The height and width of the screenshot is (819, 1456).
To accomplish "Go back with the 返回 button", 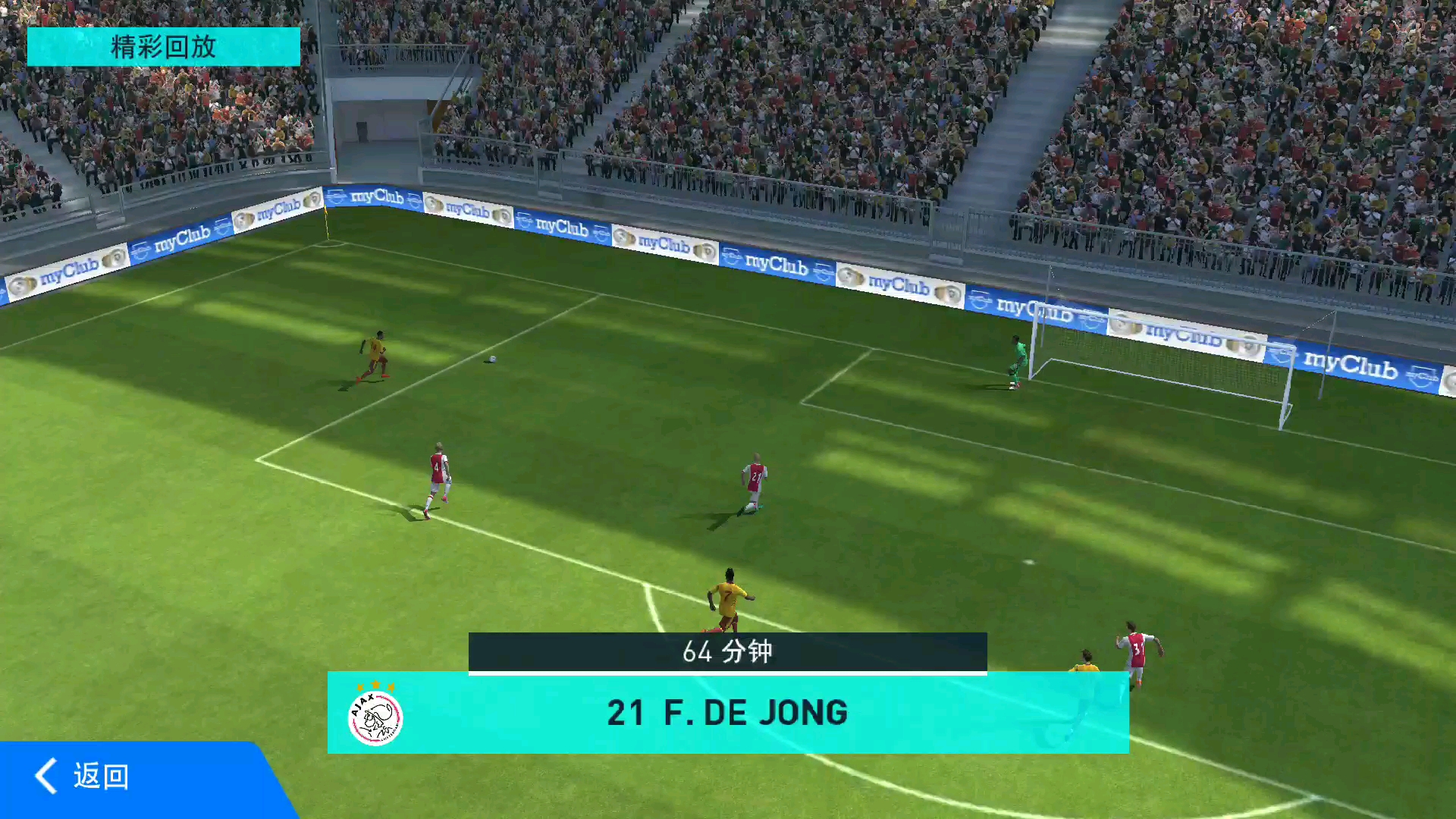I will [x=83, y=777].
